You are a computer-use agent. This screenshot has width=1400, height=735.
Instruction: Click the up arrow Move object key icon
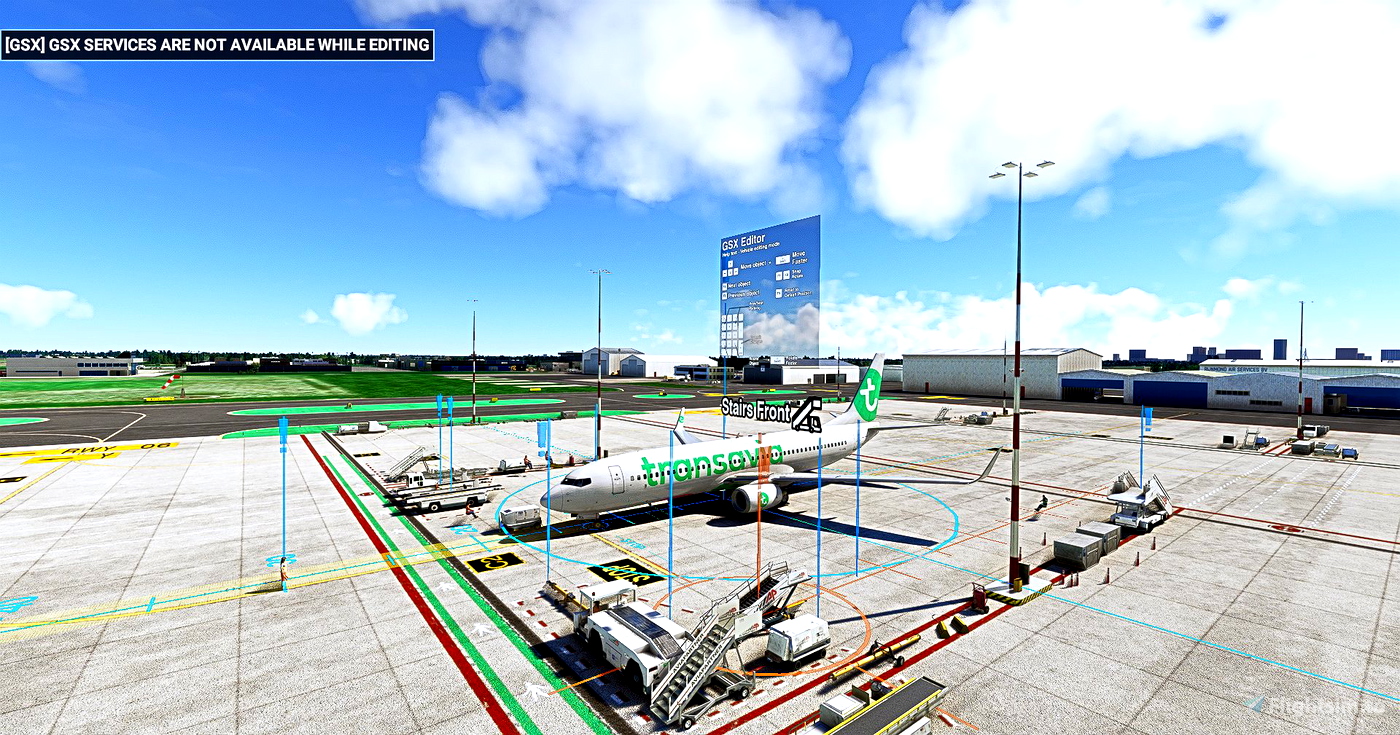(731, 264)
